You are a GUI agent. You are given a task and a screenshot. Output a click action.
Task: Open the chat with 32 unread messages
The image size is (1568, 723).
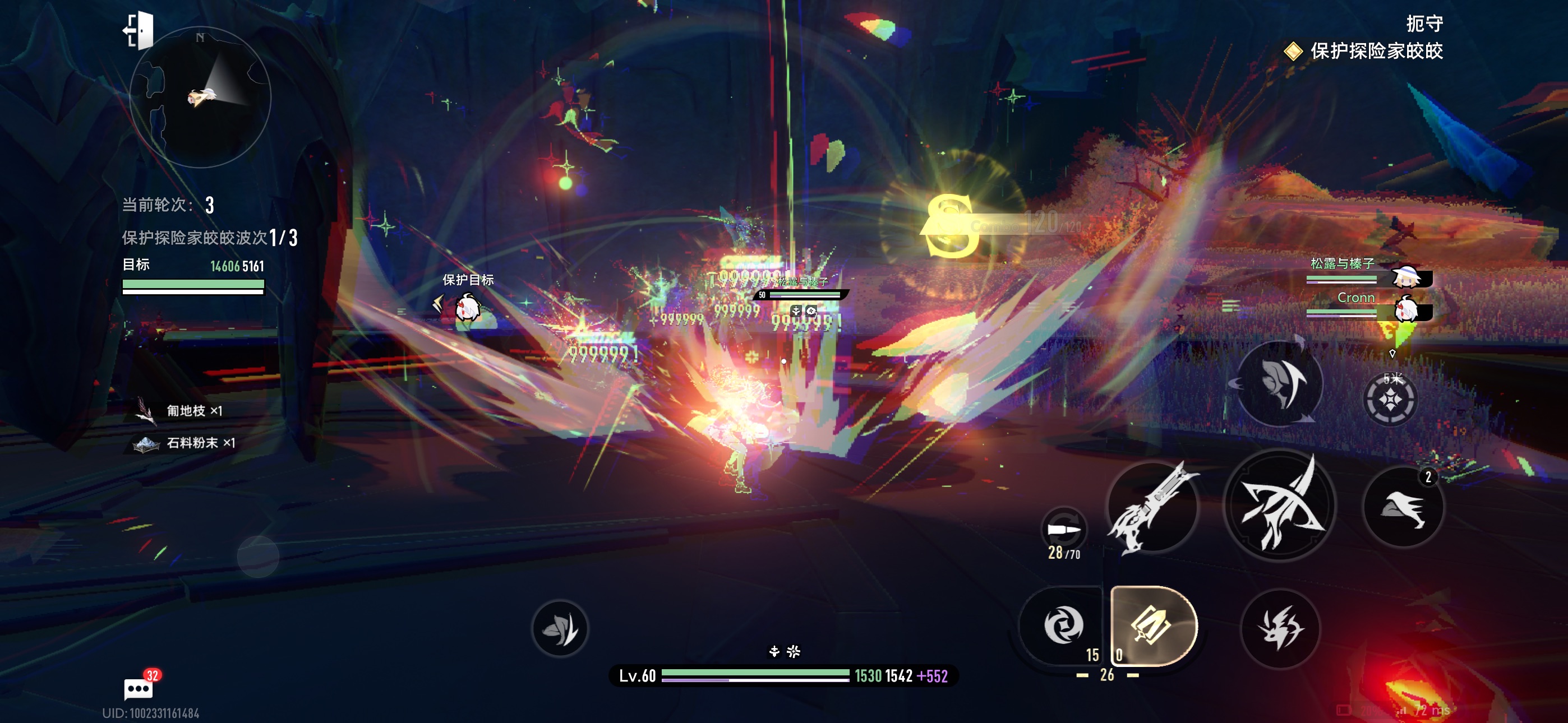coord(139,688)
